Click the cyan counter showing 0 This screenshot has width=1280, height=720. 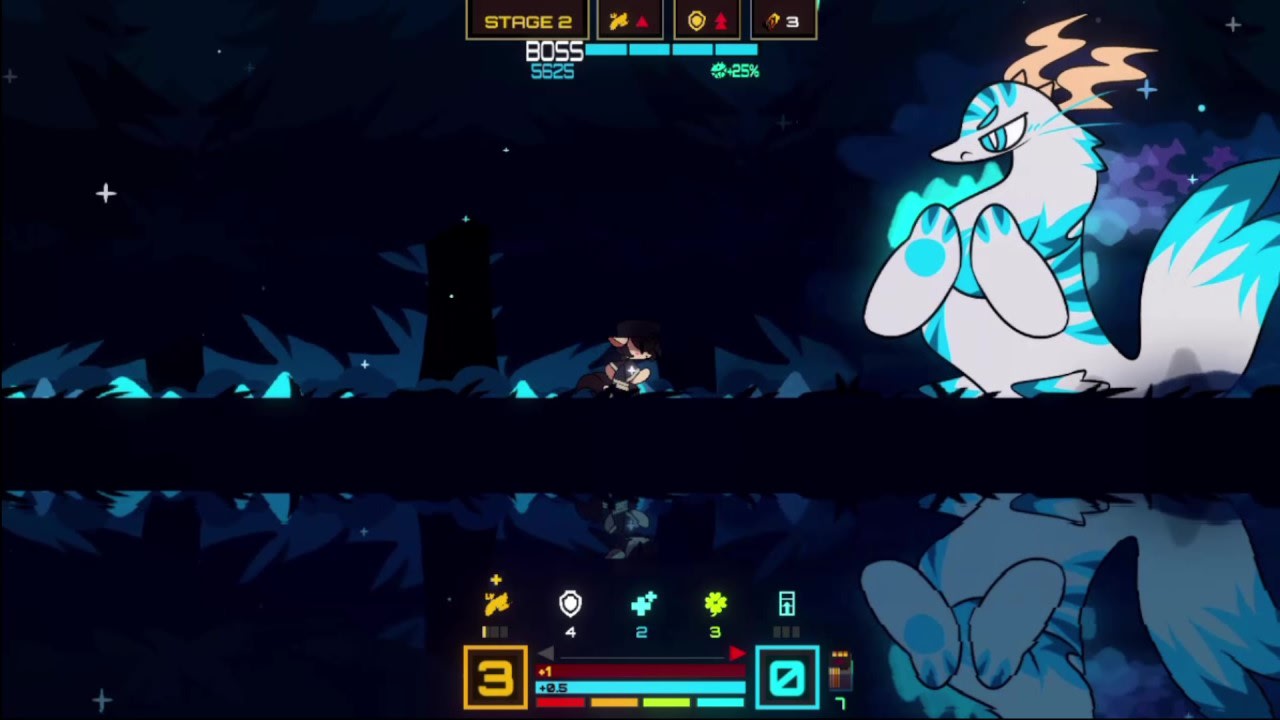click(x=787, y=676)
